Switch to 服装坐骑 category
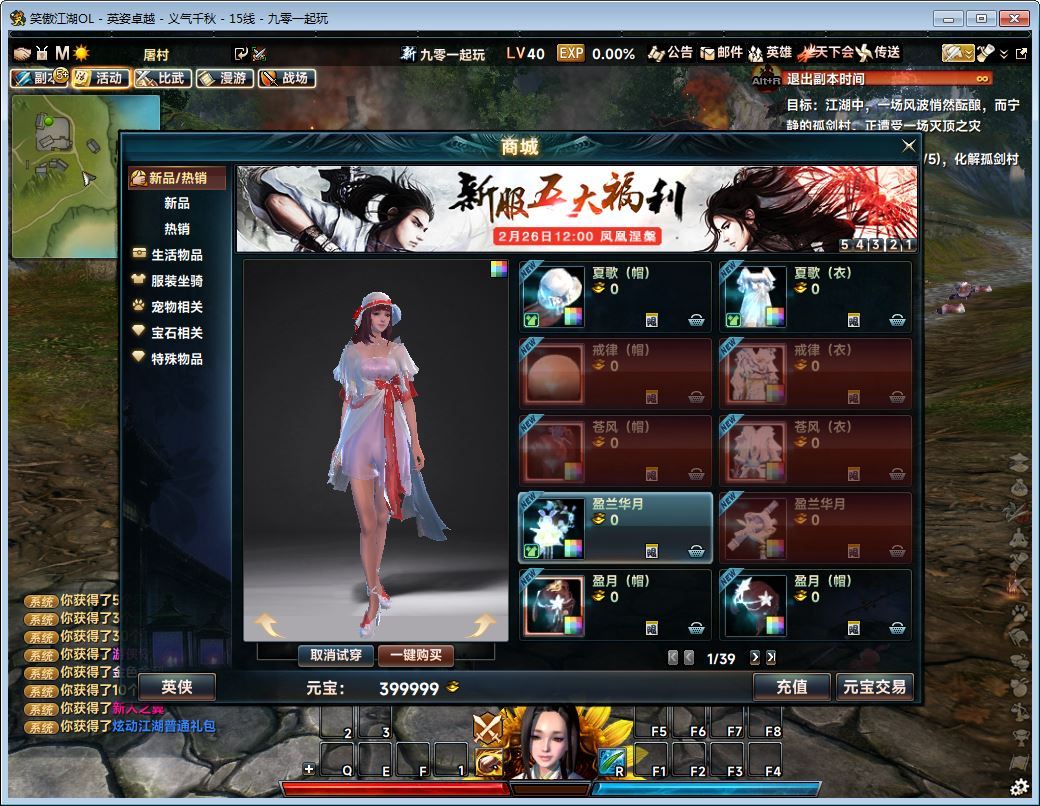 click(176, 281)
